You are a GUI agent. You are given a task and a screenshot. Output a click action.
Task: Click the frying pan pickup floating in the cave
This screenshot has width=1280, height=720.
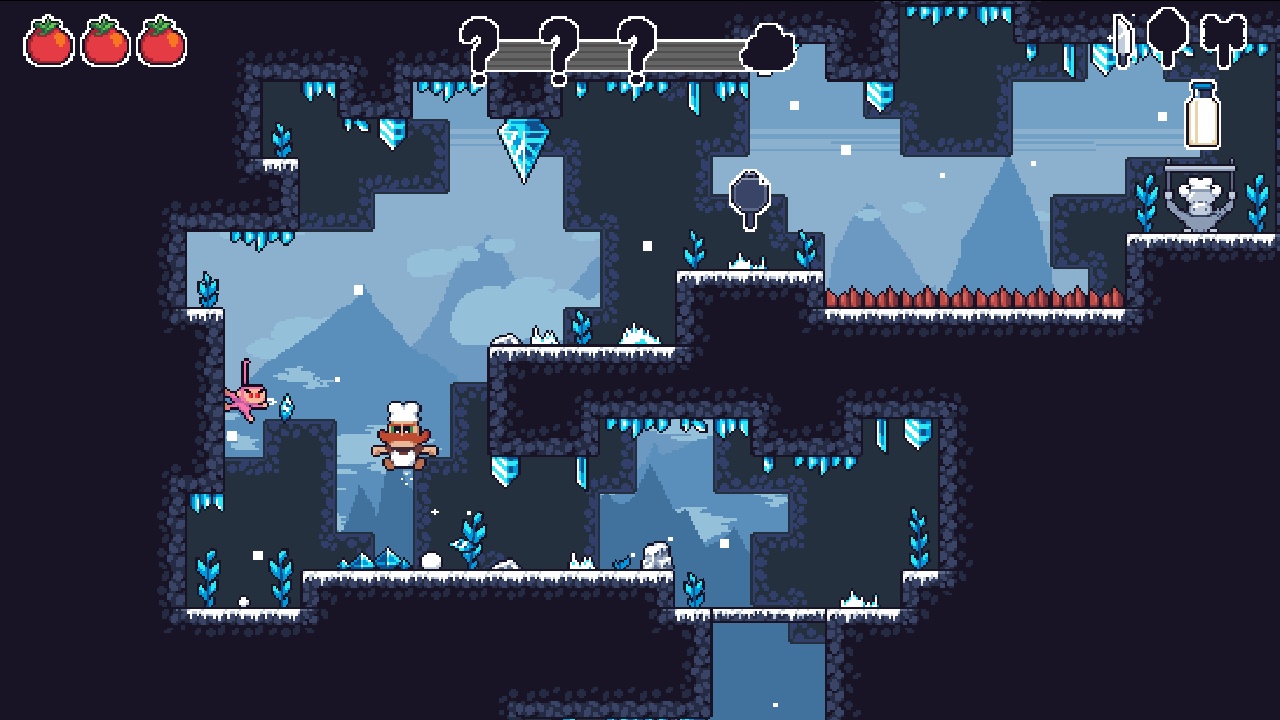point(748,193)
